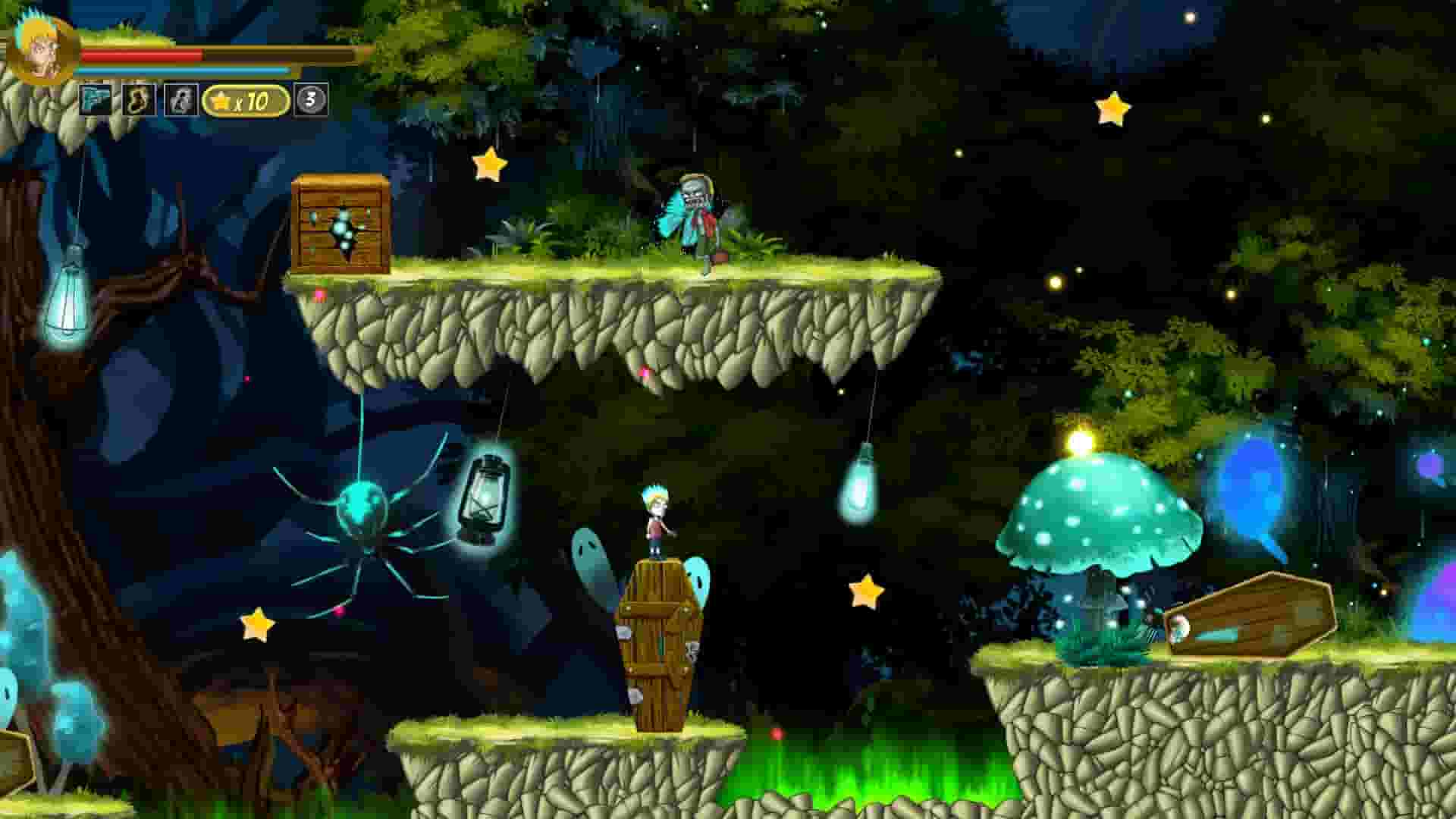The height and width of the screenshot is (819, 1456).
Task: Click the wooden crate with the hole
Action: point(340,224)
